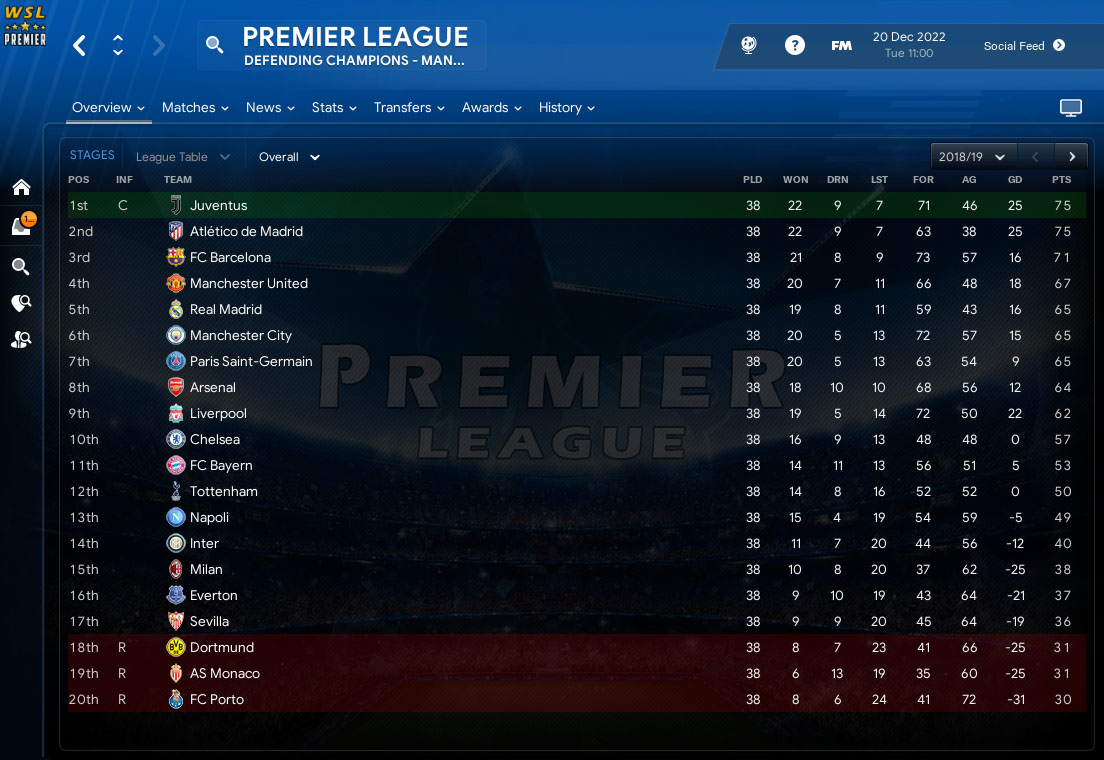Open the Overview tab menu
The height and width of the screenshot is (760, 1104).
[x=108, y=108]
